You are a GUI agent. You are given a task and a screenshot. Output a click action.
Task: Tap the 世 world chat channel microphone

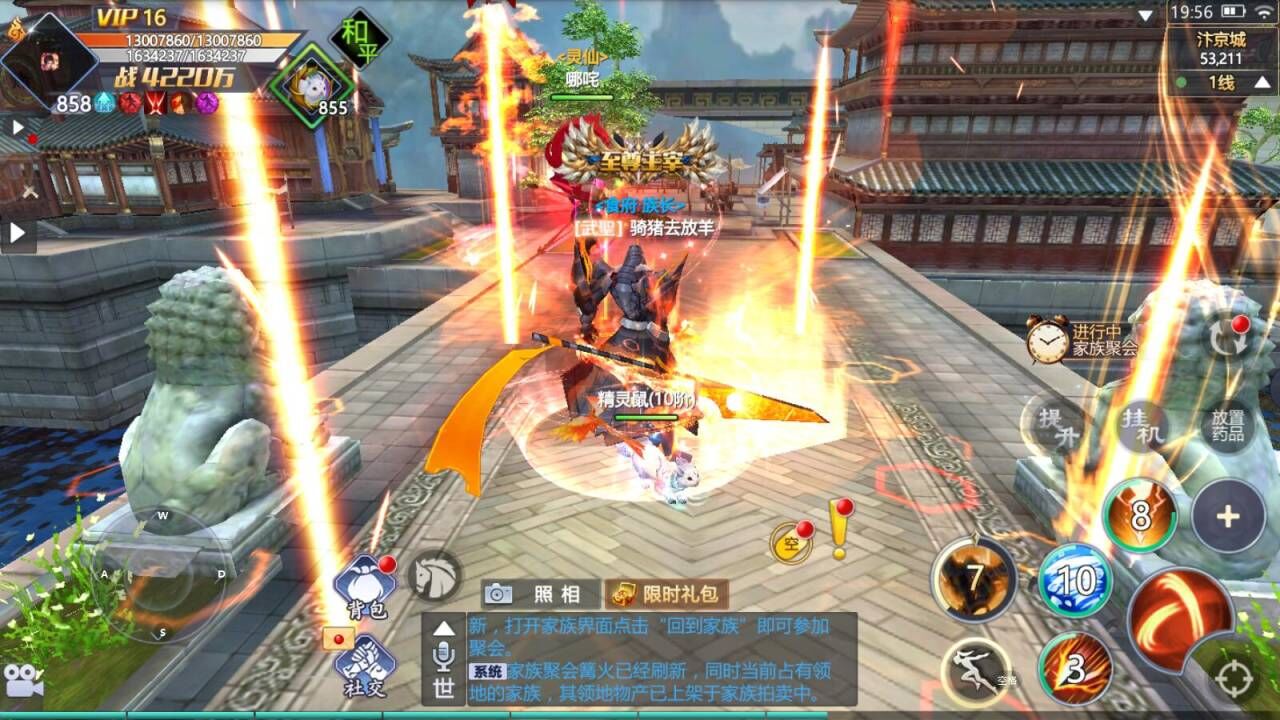(443, 660)
